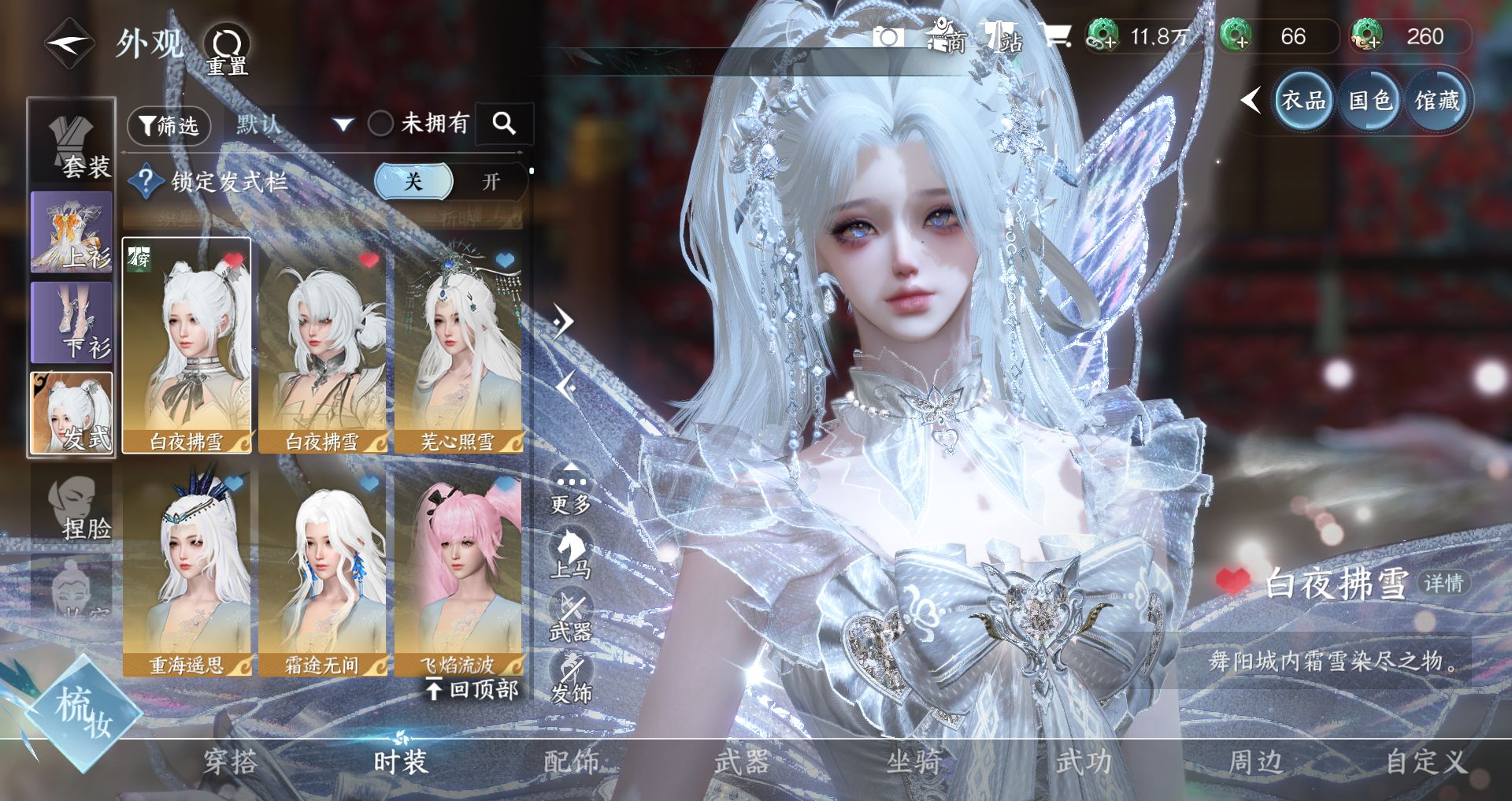
Task: Choose the 霜途无间 hairstyle thumbnail
Action: point(322,571)
